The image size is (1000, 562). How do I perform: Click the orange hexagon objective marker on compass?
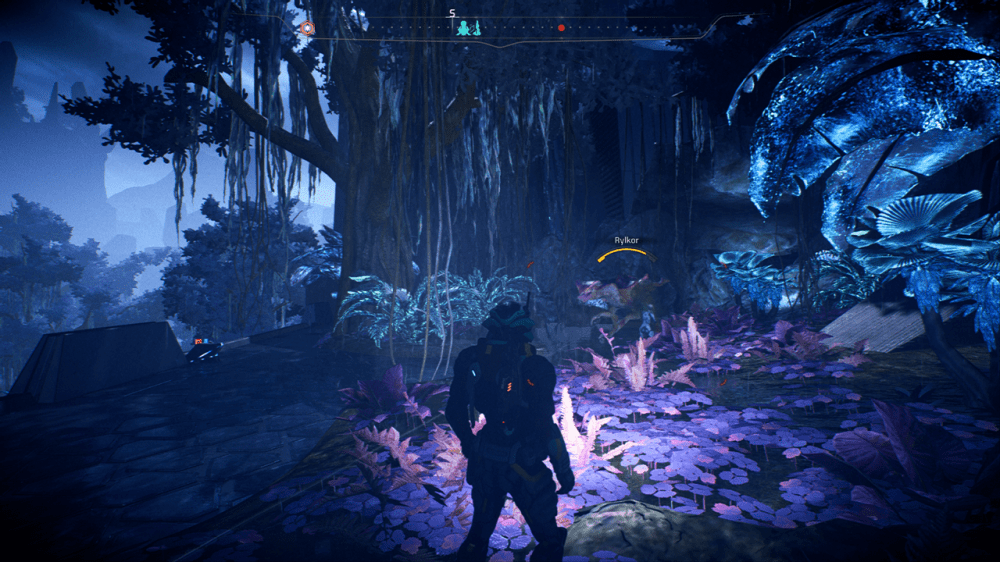tap(307, 28)
